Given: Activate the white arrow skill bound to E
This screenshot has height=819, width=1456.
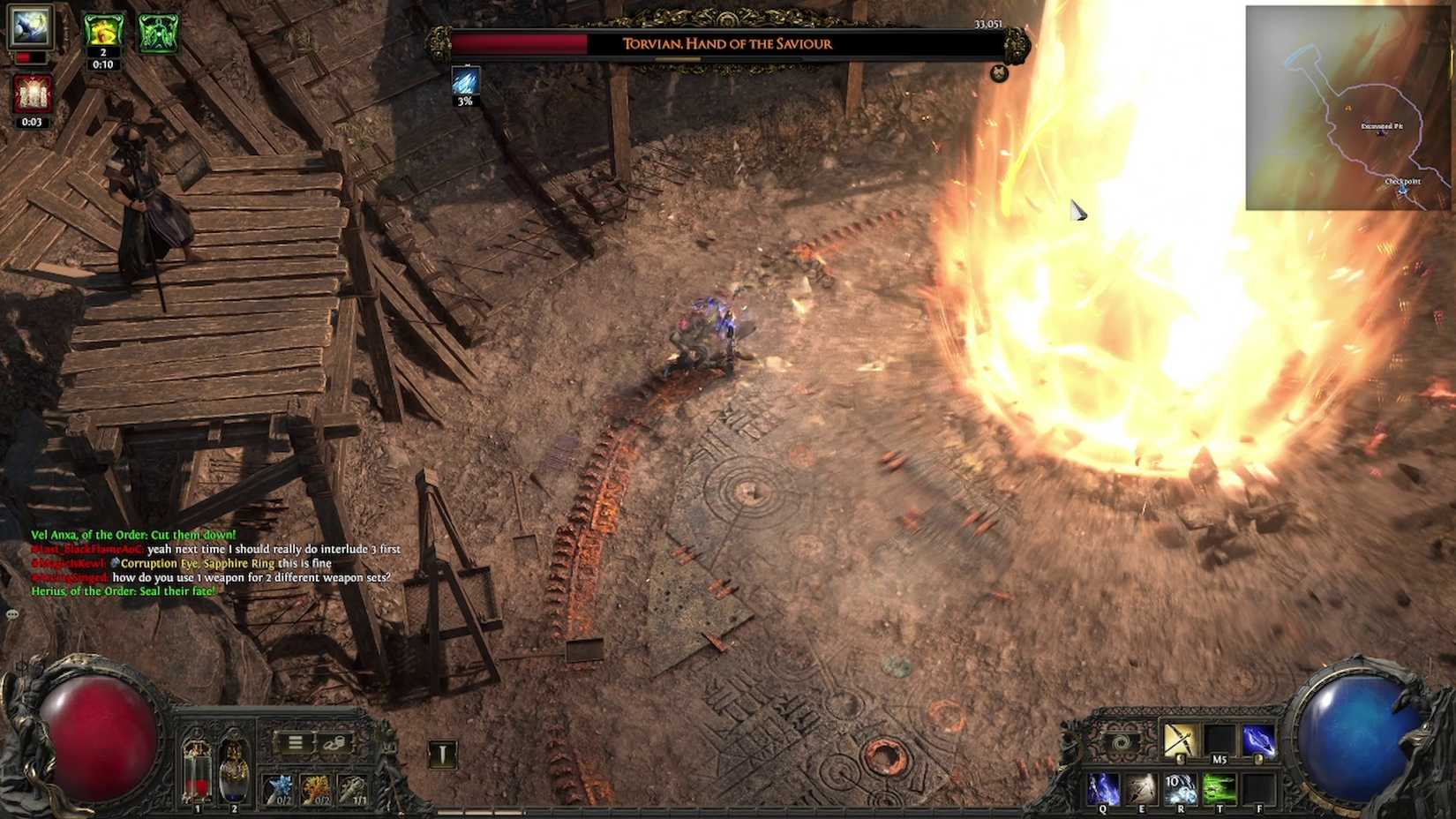Looking at the screenshot, I should tap(1142, 787).
